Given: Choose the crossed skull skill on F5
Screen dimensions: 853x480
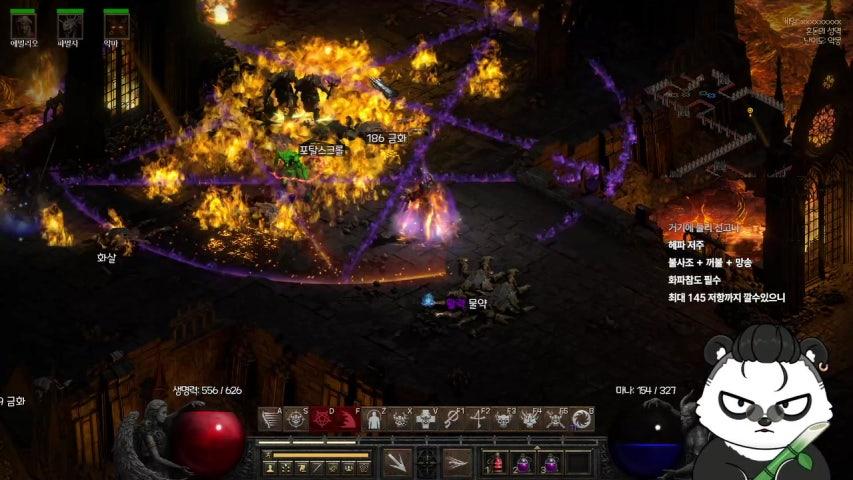Looking at the screenshot, I should [x=556, y=420].
